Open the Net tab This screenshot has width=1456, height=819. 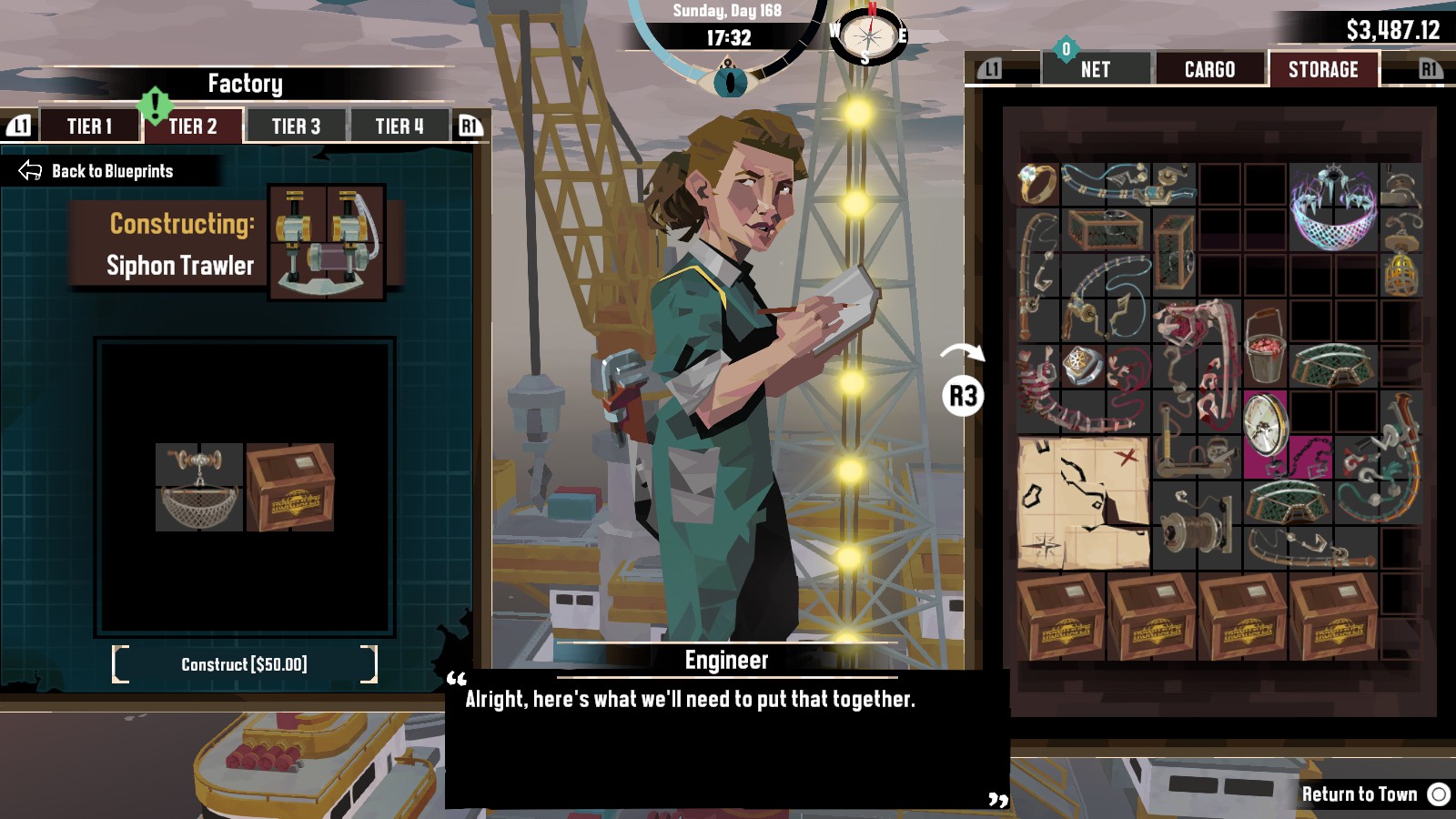point(1095,70)
